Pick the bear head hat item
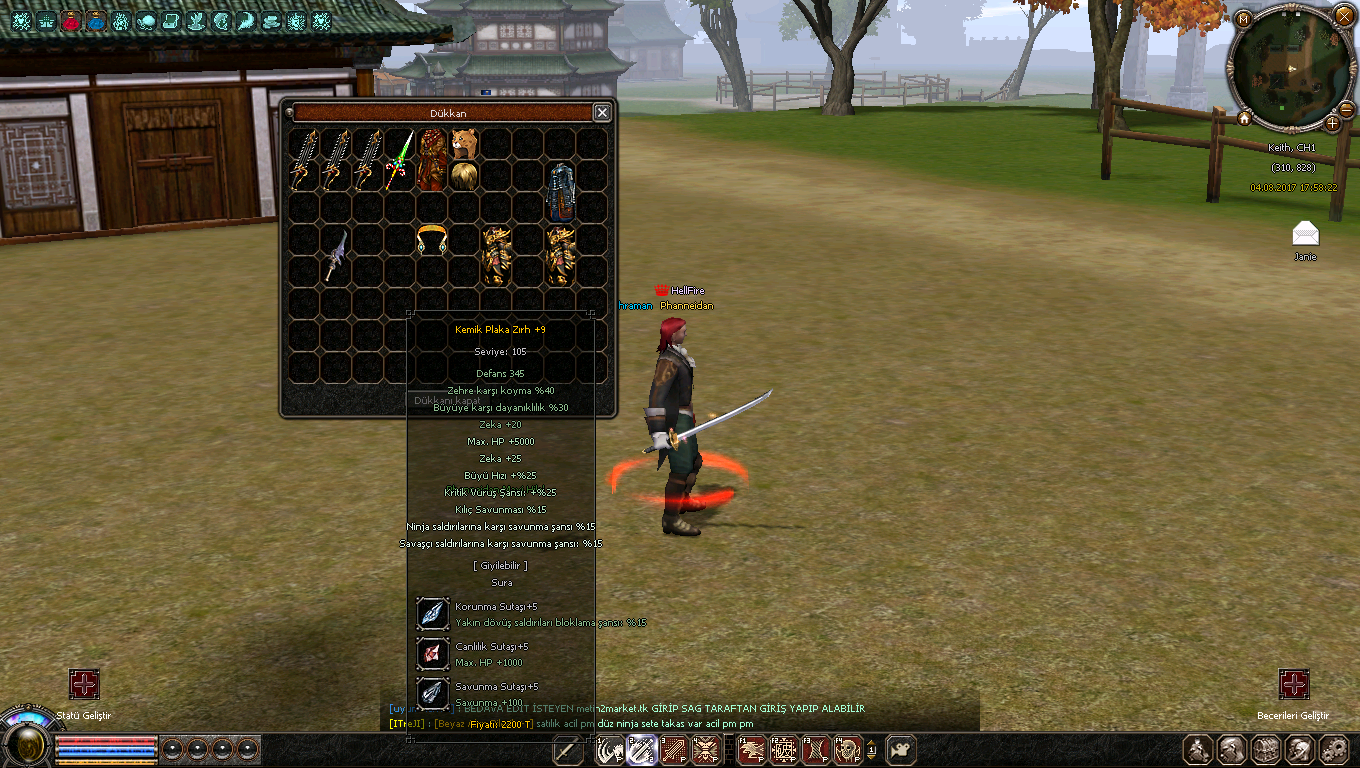The width and height of the screenshot is (1360, 768). [x=463, y=143]
